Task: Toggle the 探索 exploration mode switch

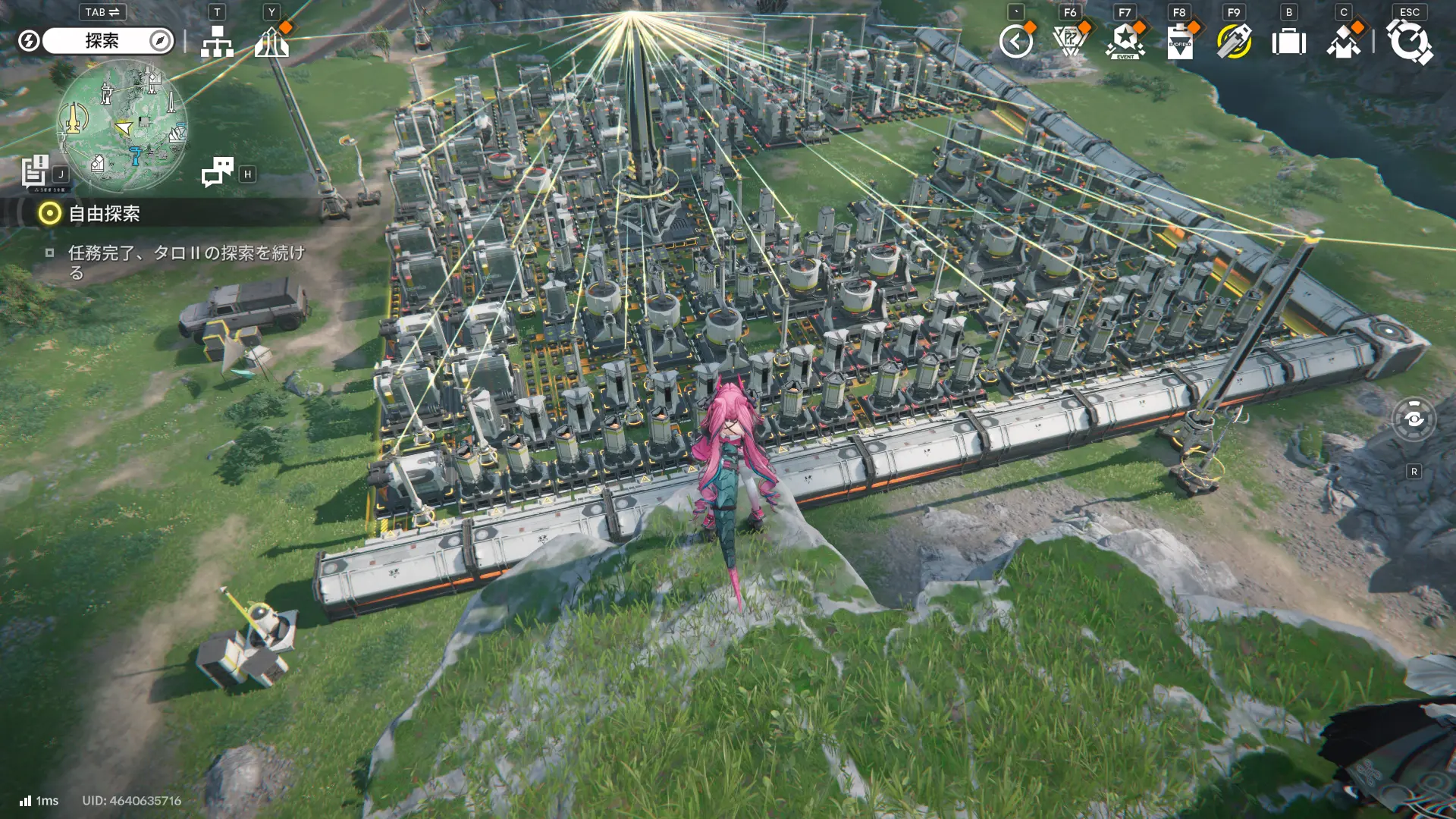Action: tap(108, 41)
